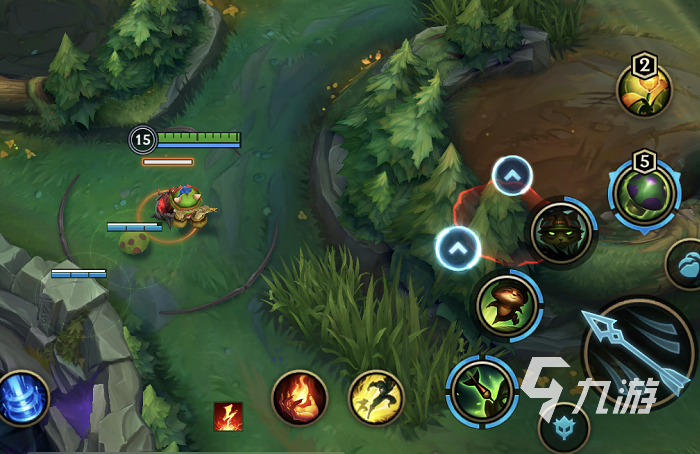Cast the Ignite summoner spell
700x454 pixels.
tap(299, 397)
